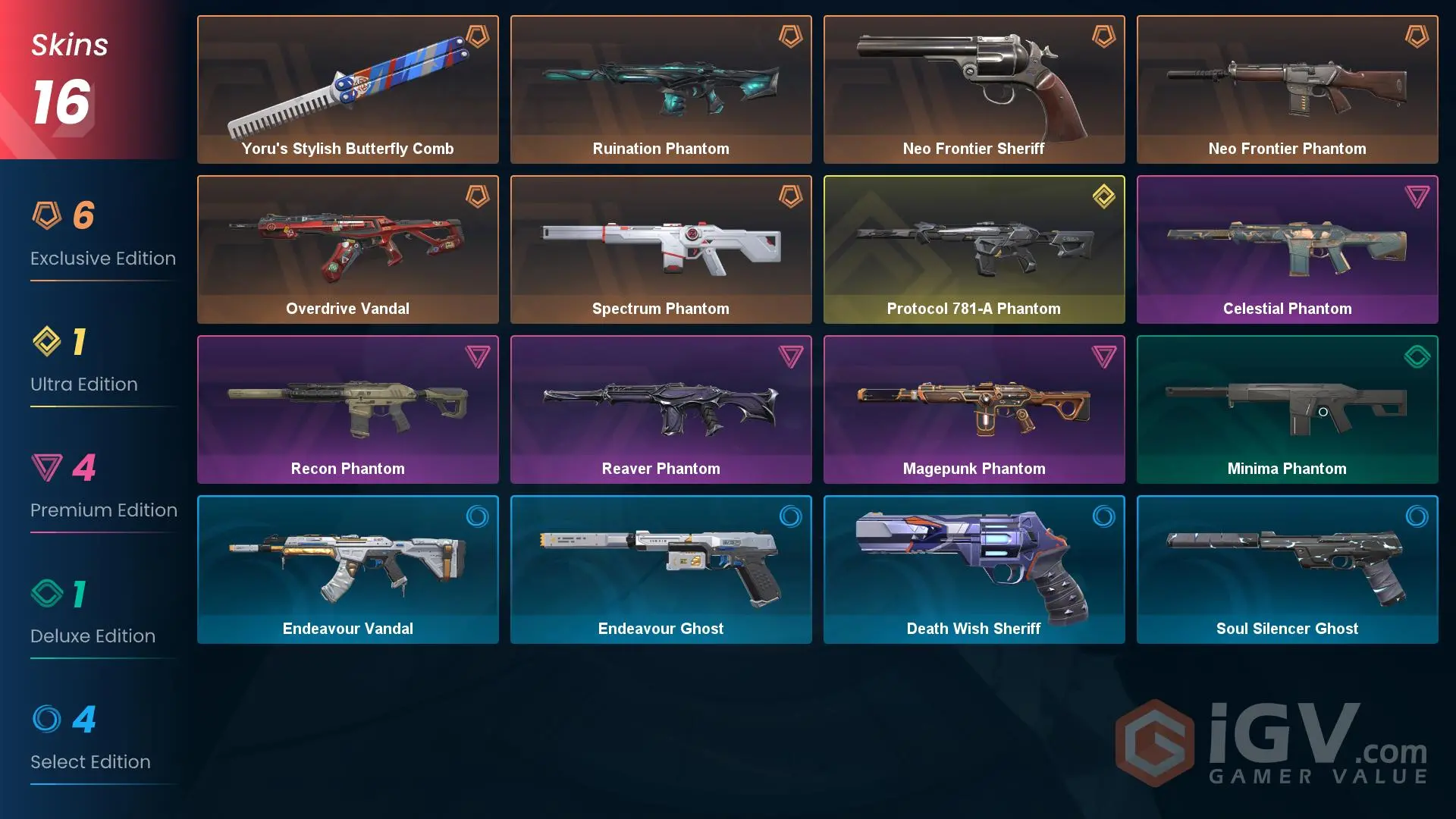Select the Deluxe Edition icon in the sidebar
Image resolution: width=1456 pixels, height=819 pixels.
[x=48, y=595]
